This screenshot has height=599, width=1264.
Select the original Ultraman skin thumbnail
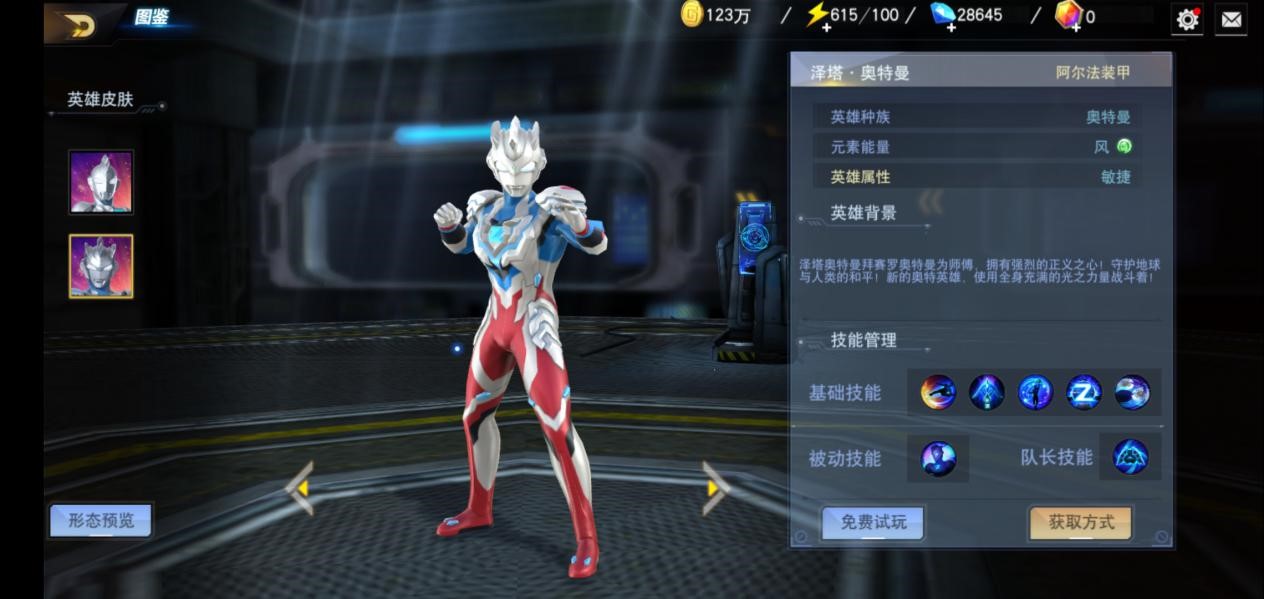(101, 182)
